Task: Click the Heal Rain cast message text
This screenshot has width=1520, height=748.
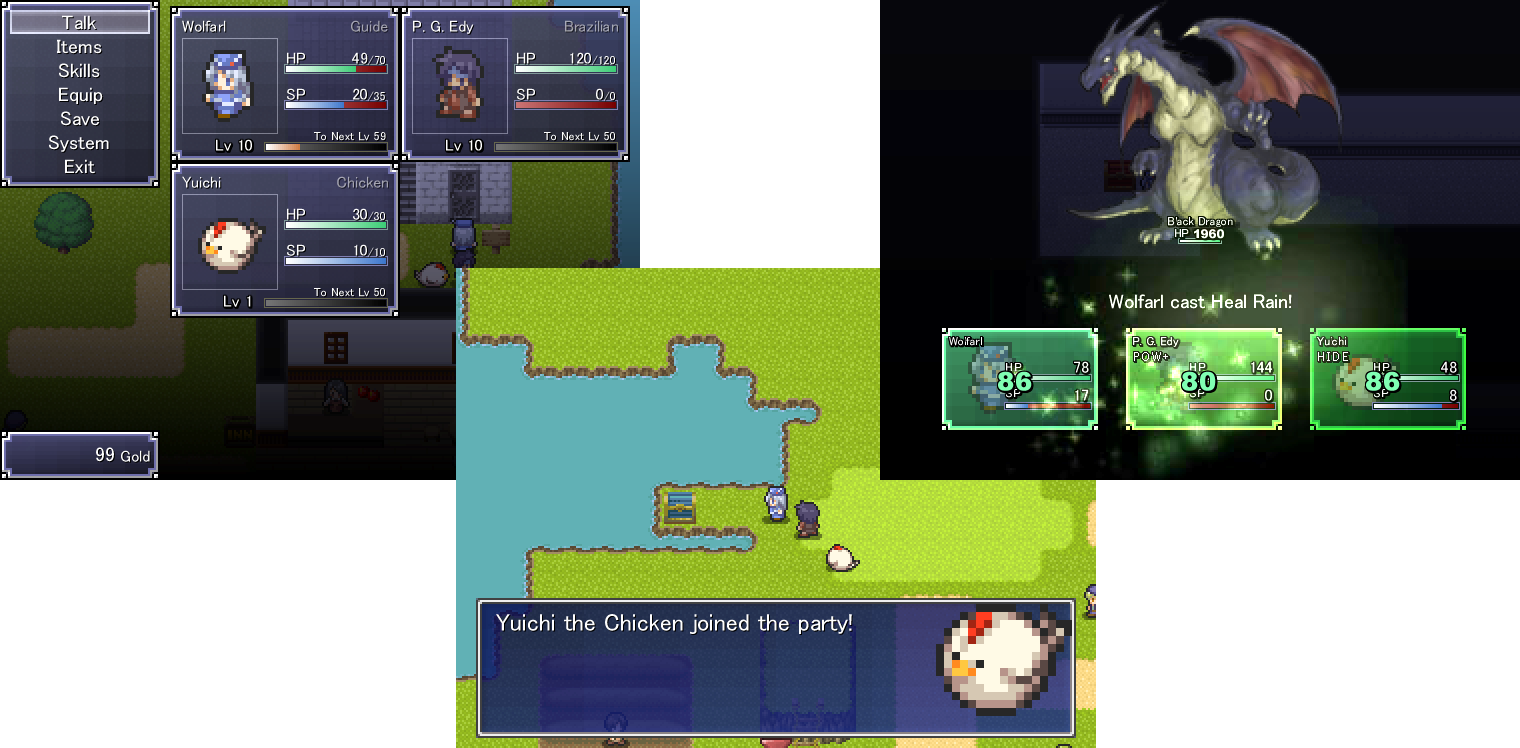Action: click(1199, 299)
